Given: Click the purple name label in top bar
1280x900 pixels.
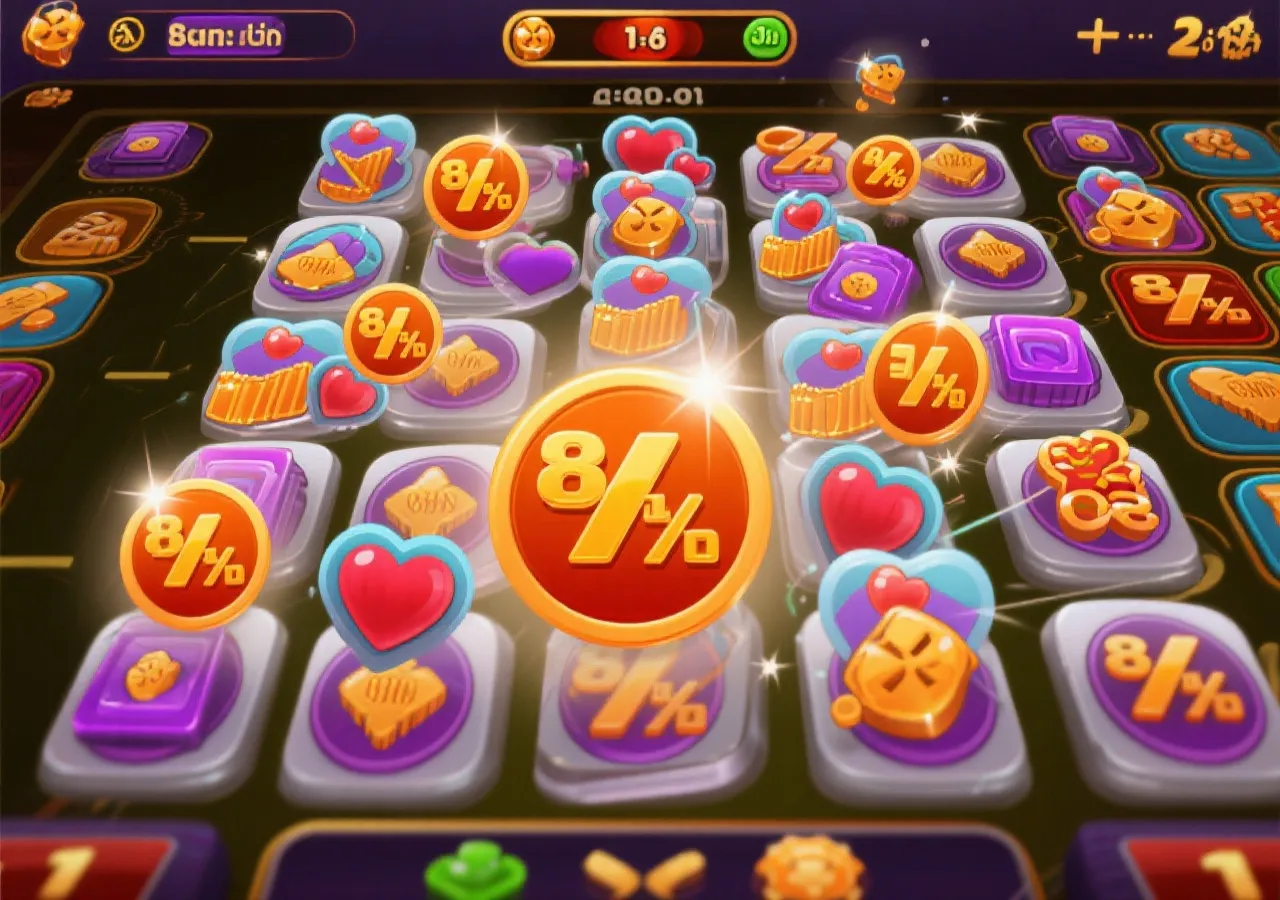Looking at the screenshot, I should point(225,36).
